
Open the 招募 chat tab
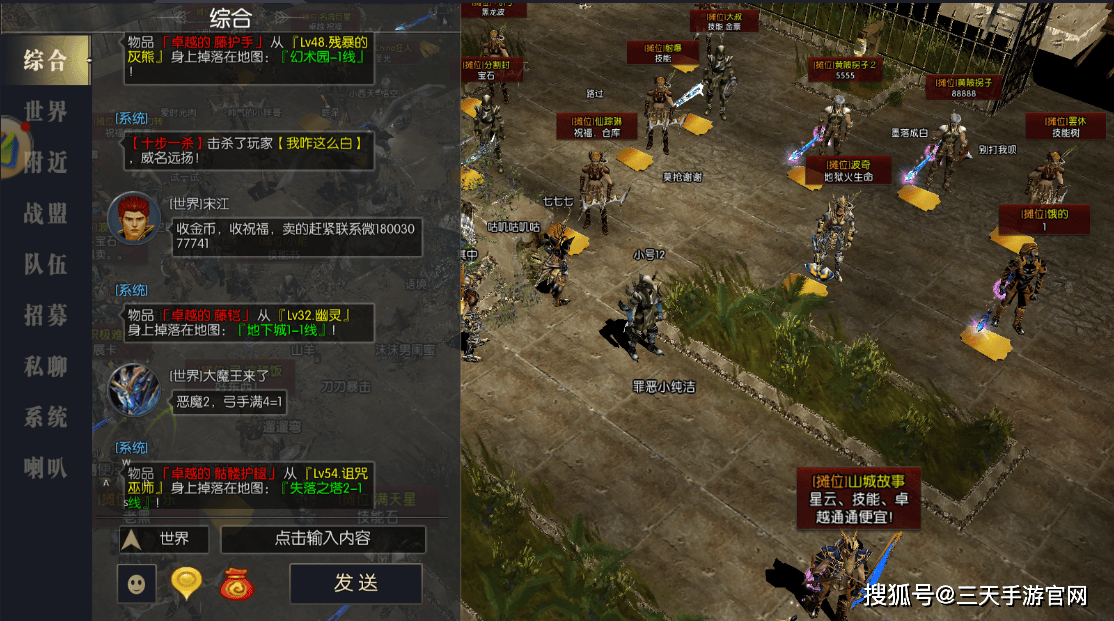click(46, 315)
